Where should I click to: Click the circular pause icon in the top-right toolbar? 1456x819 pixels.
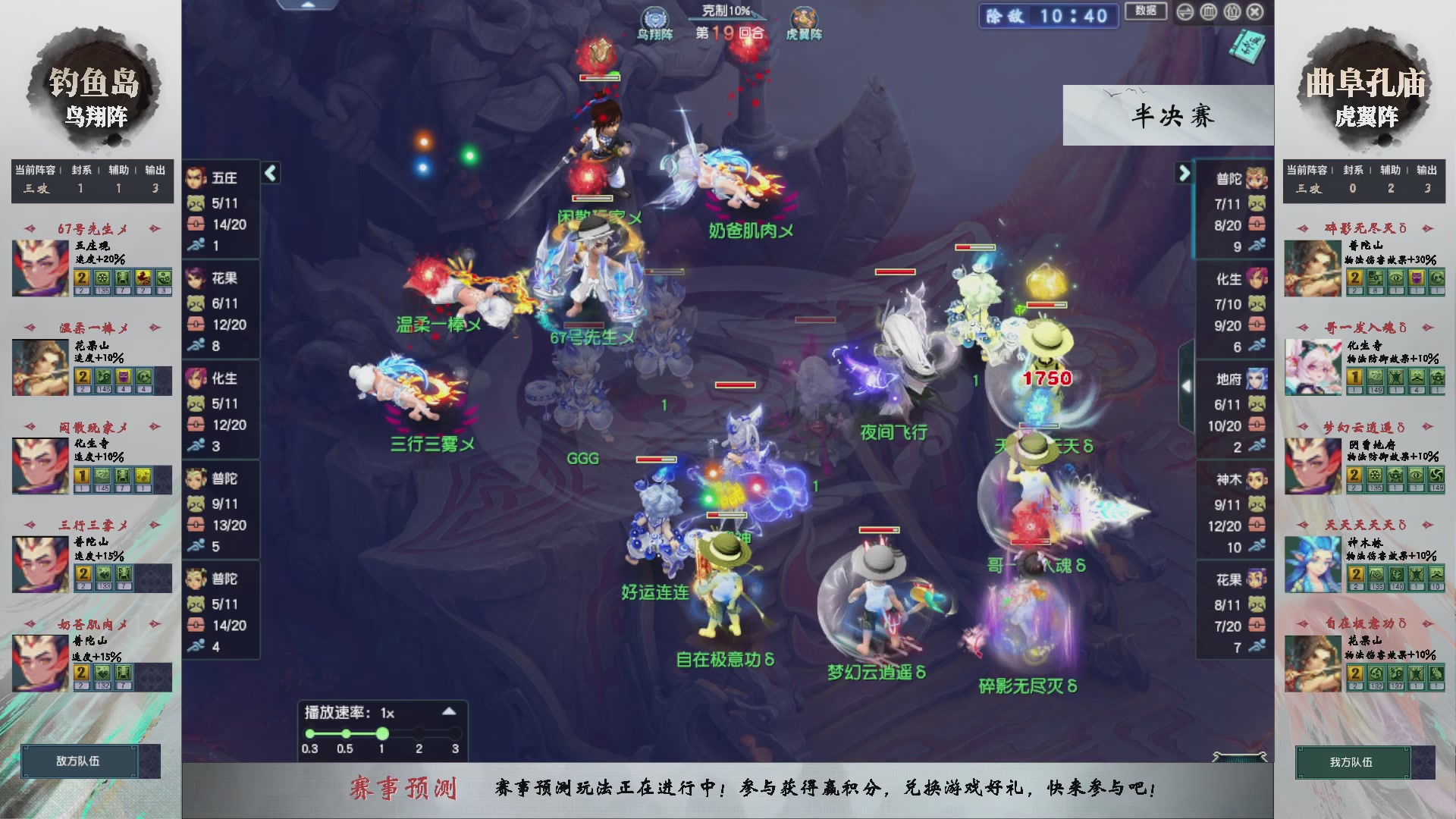pos(1209,11)
